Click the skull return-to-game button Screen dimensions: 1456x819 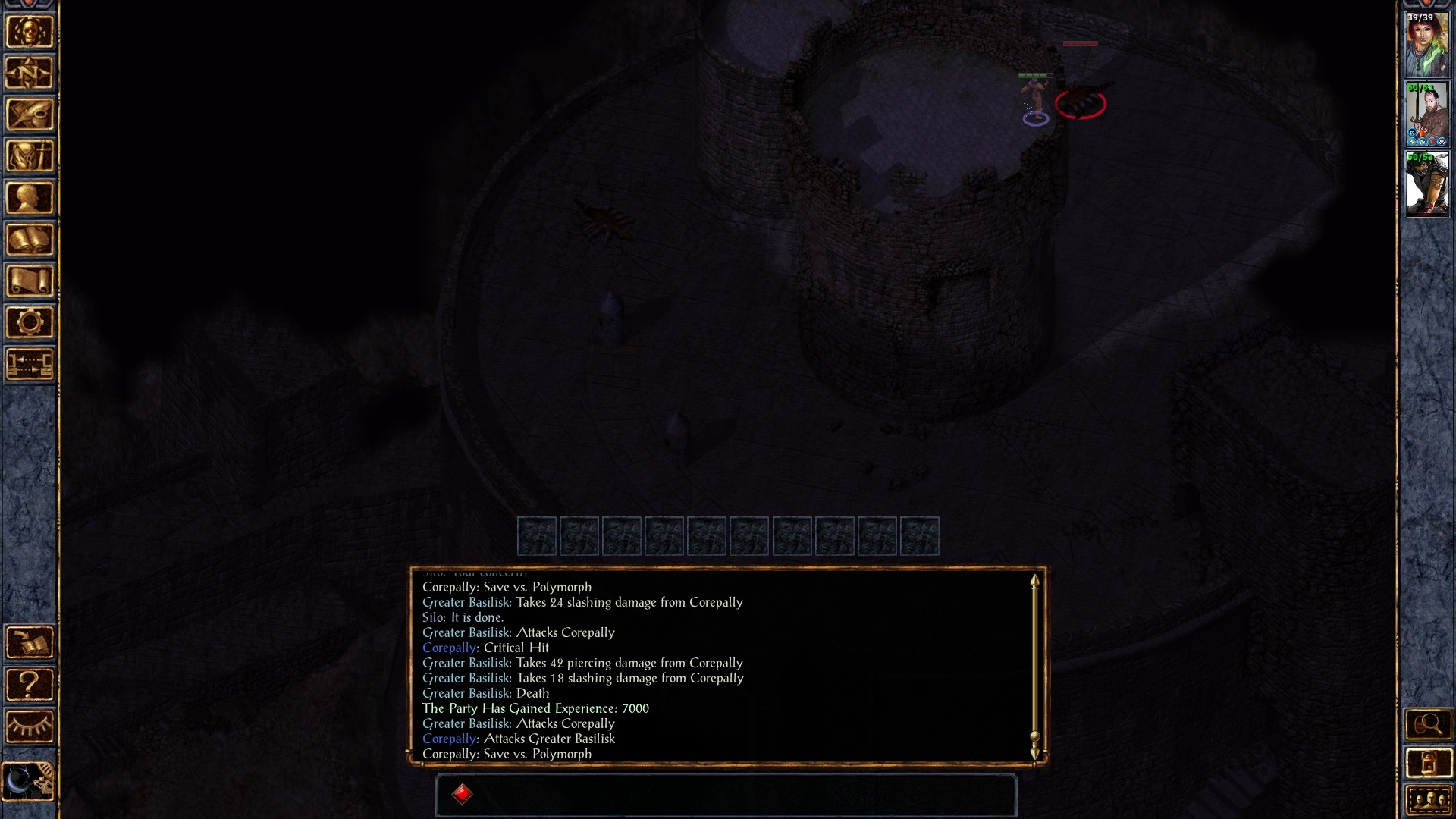[30, 32]
